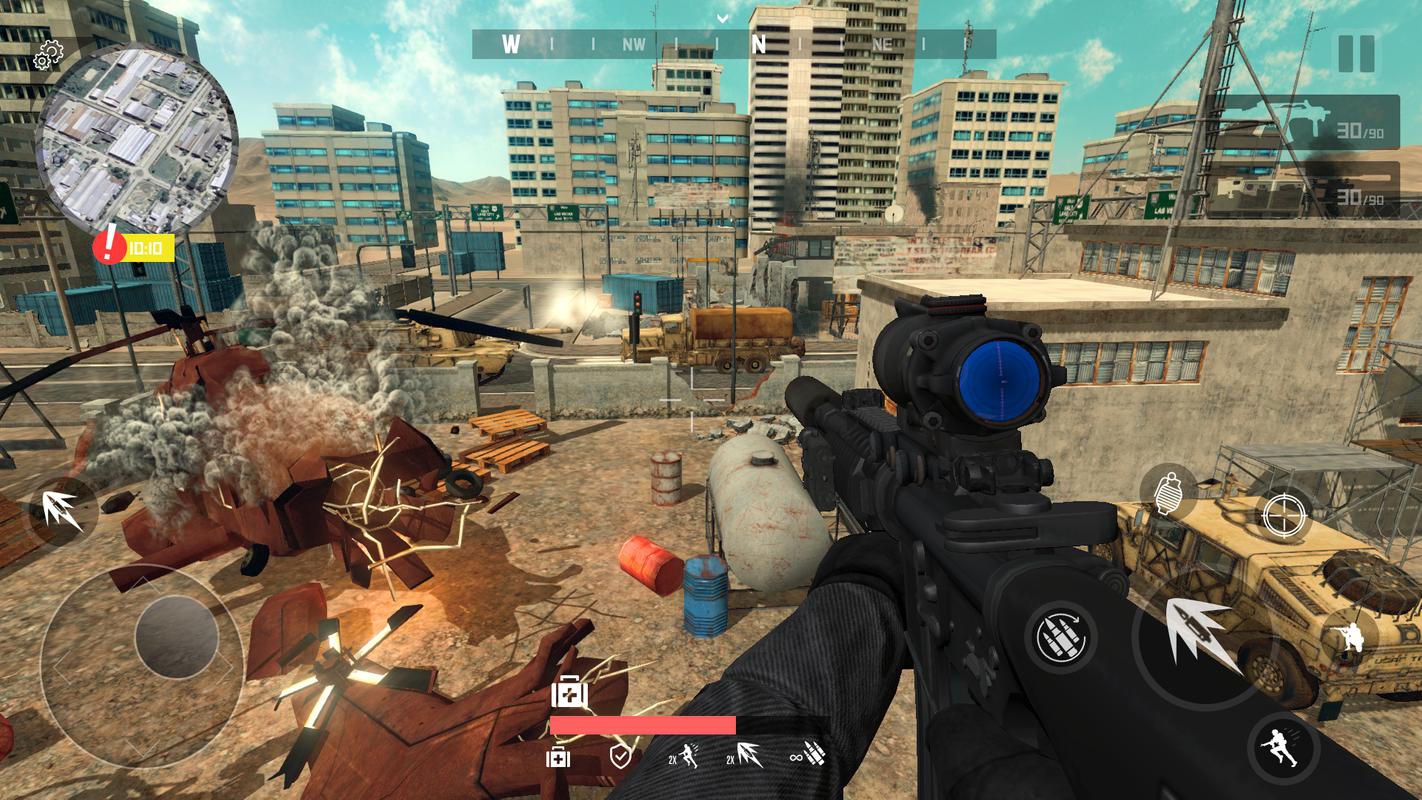Activate the infinite ammo booster
1422x800 pixels.
coord(808,755)
